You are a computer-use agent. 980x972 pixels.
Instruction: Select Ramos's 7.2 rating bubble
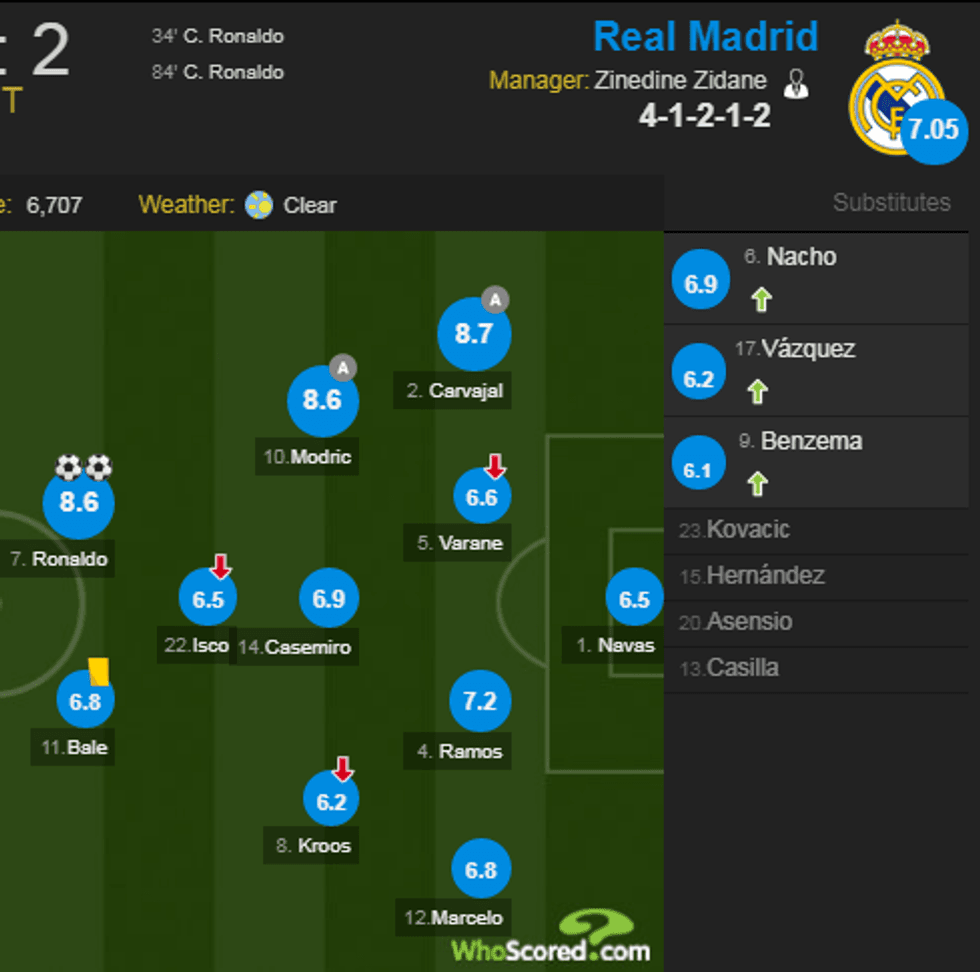click(x=480, y=701)
